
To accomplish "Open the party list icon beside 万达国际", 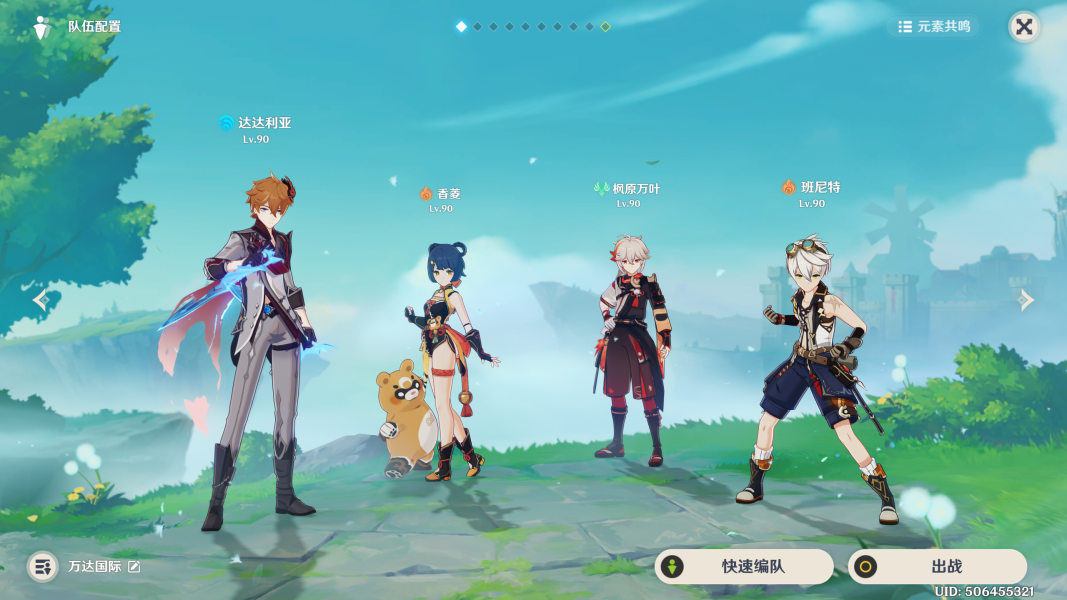I will coord(42,567).
